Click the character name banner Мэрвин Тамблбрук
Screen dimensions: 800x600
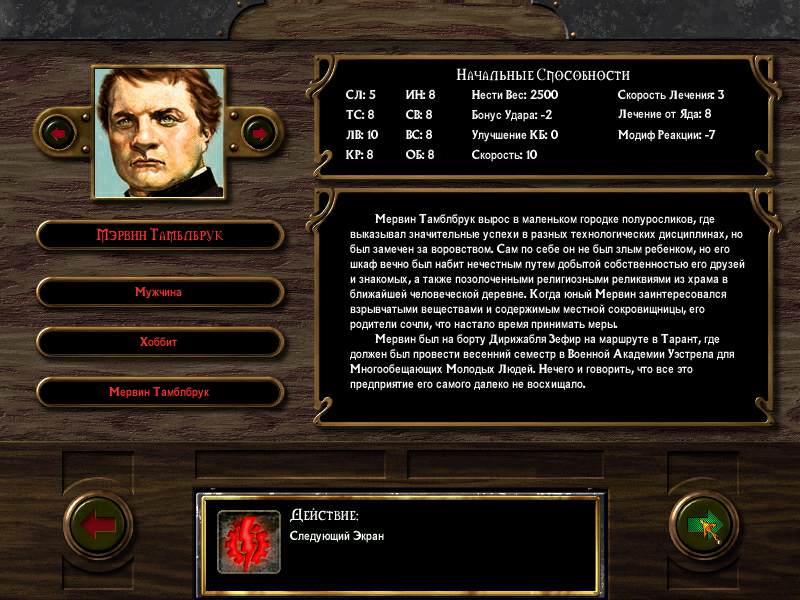159,235
